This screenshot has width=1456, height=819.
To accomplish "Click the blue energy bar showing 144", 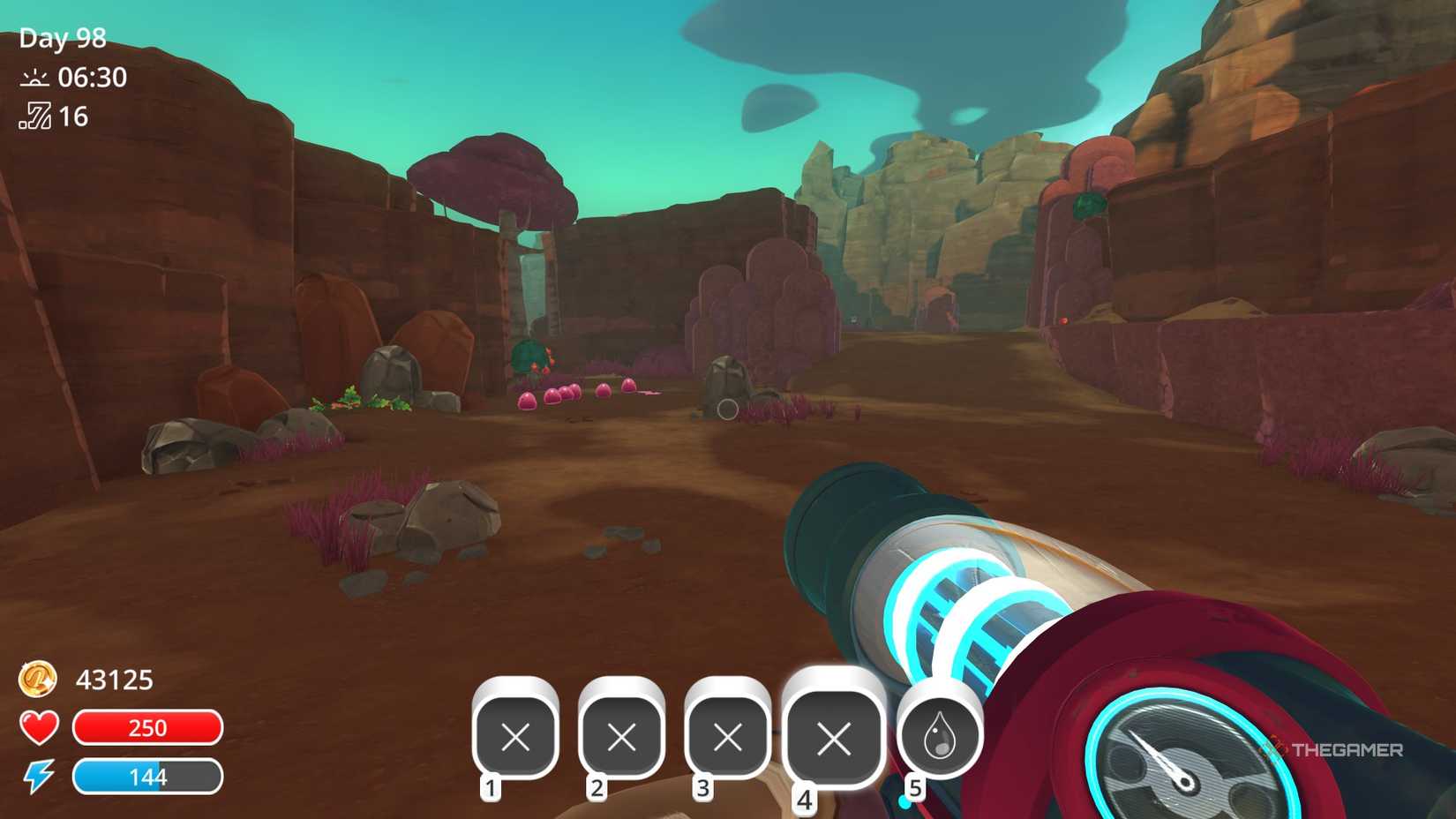I will pos(148,778).
